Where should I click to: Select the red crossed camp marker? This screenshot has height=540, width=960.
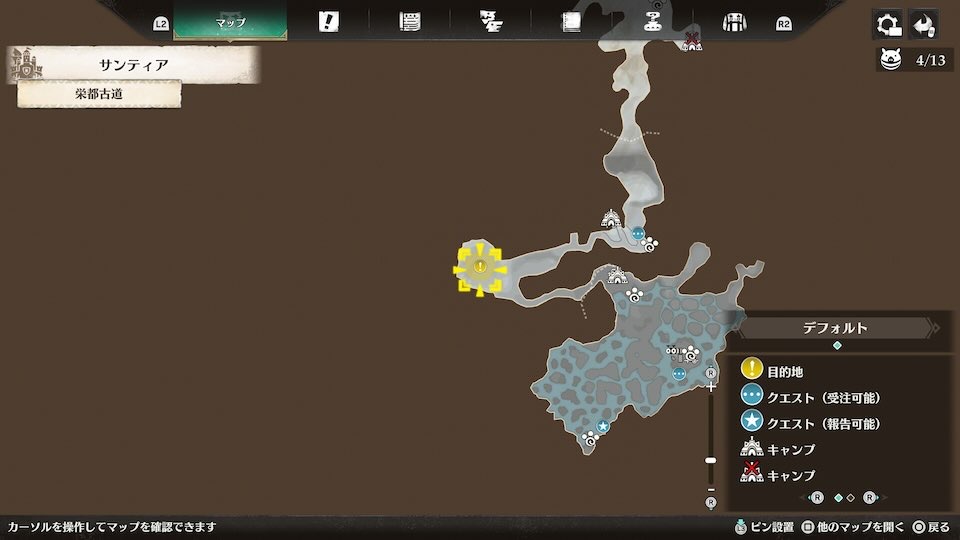point(691,41)
